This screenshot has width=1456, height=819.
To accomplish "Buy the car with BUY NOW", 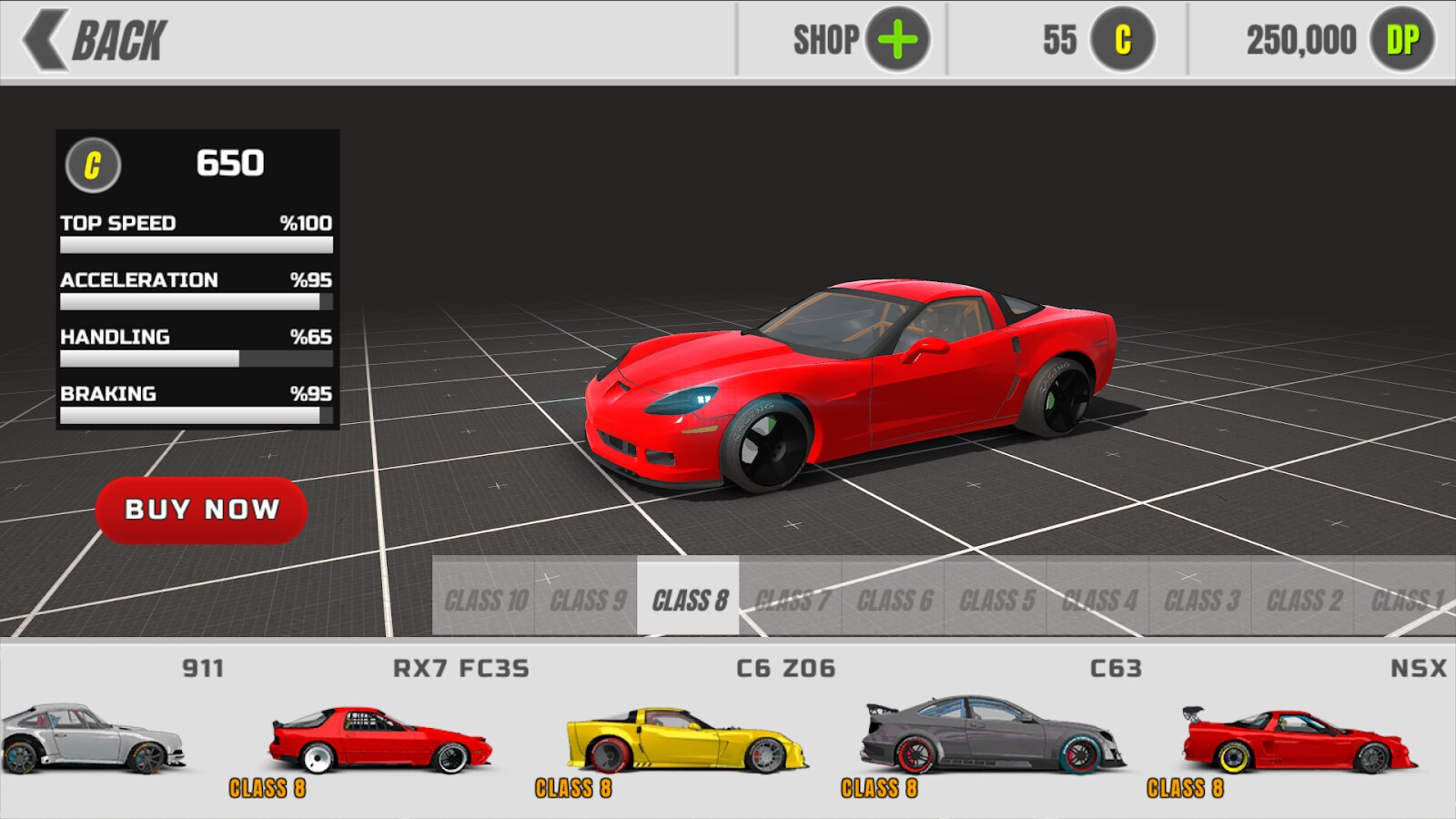I will [x=201, y=510].
